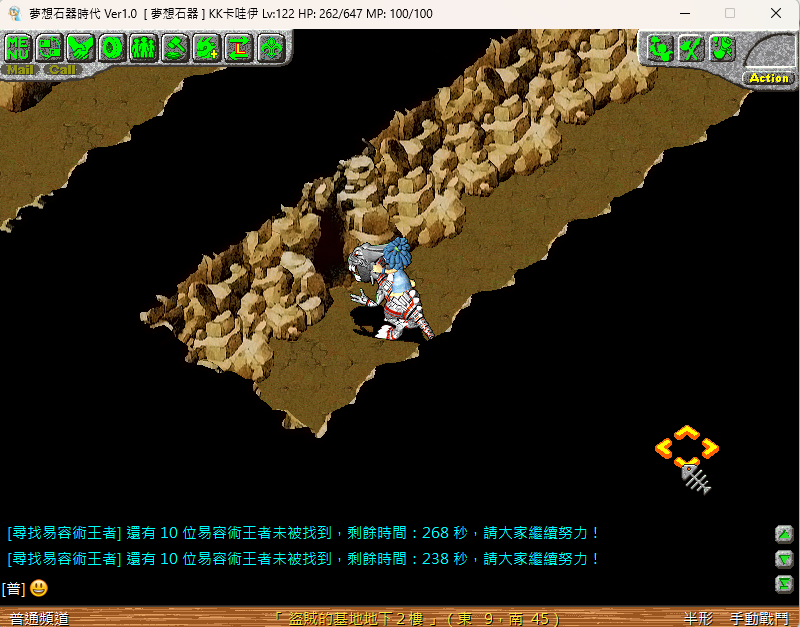Open the exclamation rose icon

coord(722,48)
